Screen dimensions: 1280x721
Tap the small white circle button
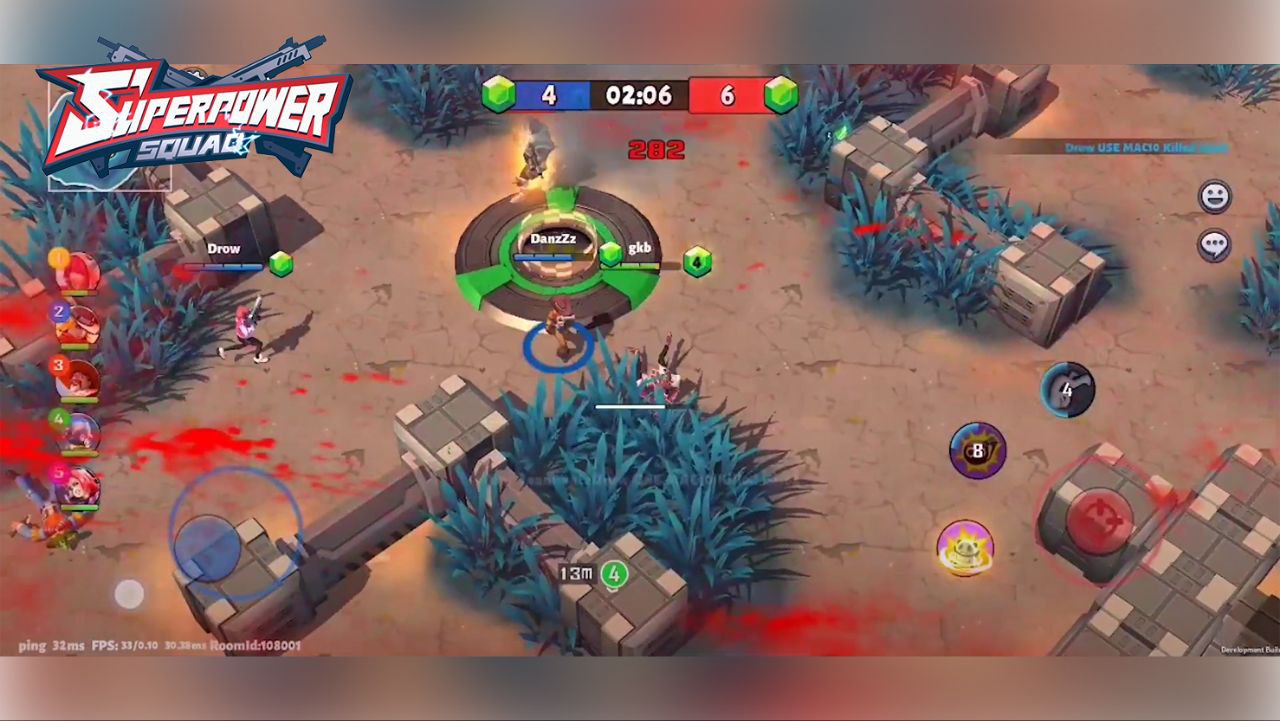pyautogui.click(x=129, y=594)
